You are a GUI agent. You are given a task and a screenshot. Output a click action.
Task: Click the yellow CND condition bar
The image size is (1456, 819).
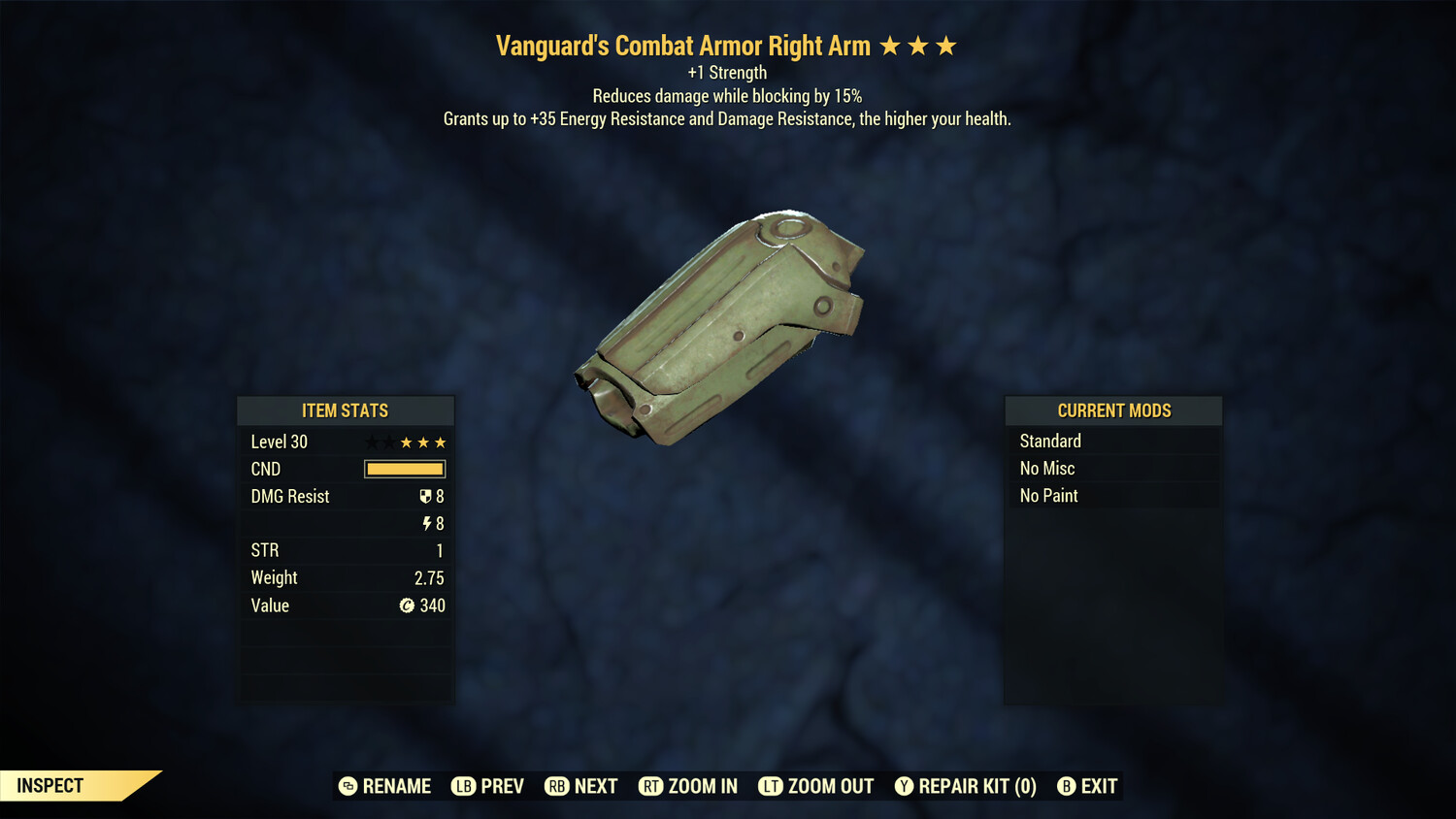click(x=404, y=469)
